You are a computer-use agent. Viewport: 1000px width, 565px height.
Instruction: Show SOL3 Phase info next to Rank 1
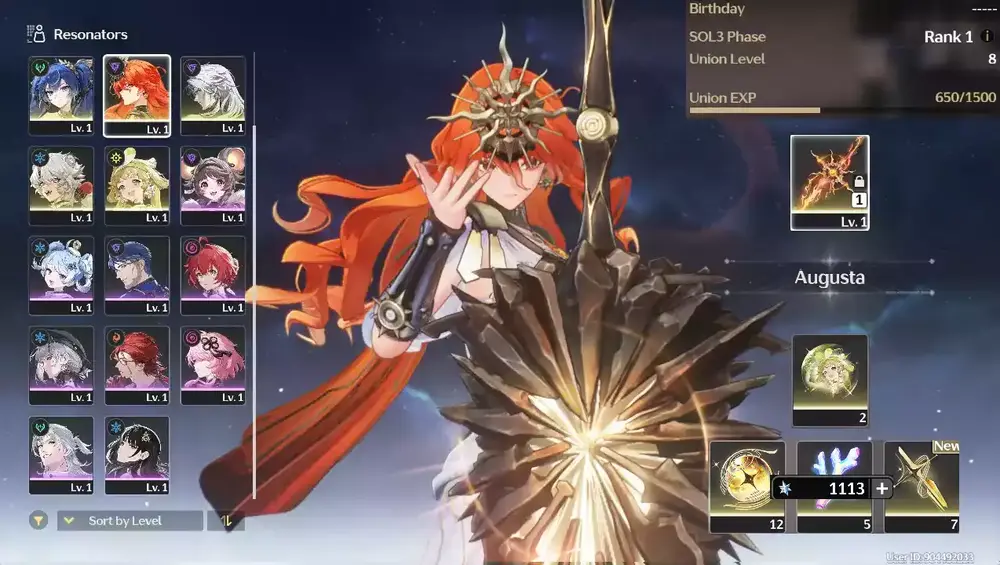[x=988, y=37]
